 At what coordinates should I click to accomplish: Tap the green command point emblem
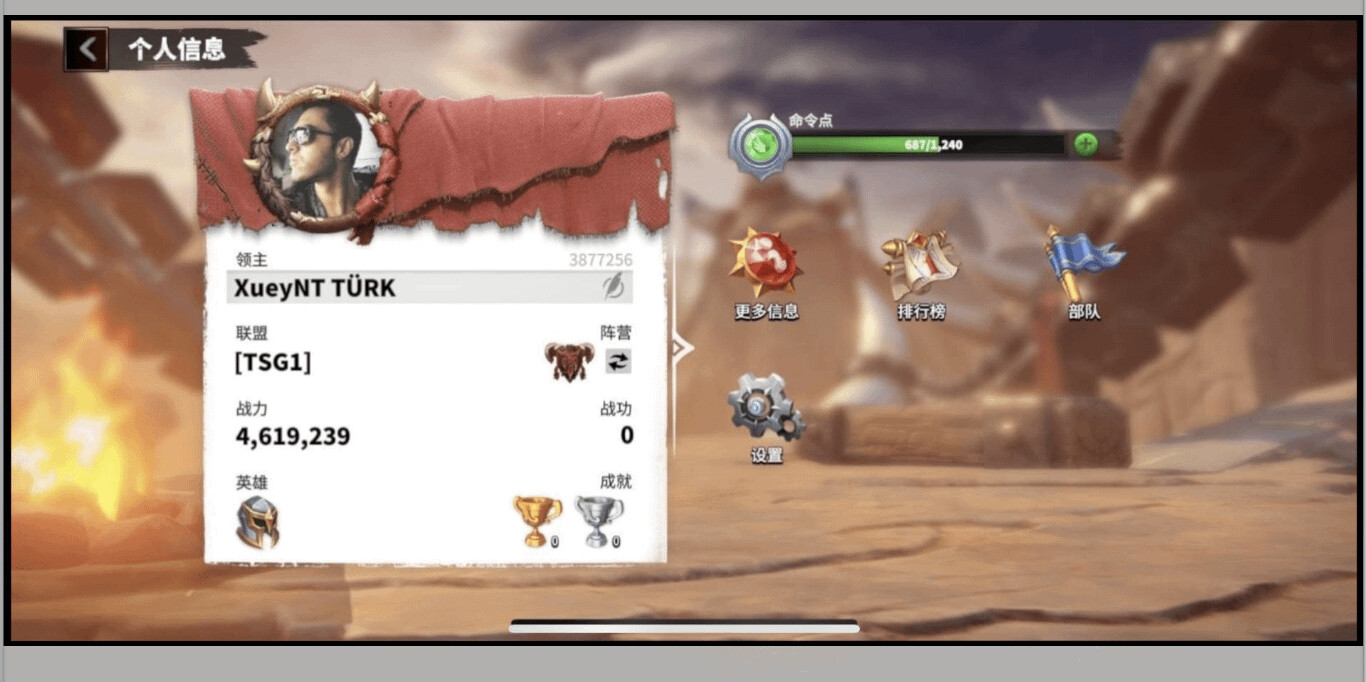(761, 146)
